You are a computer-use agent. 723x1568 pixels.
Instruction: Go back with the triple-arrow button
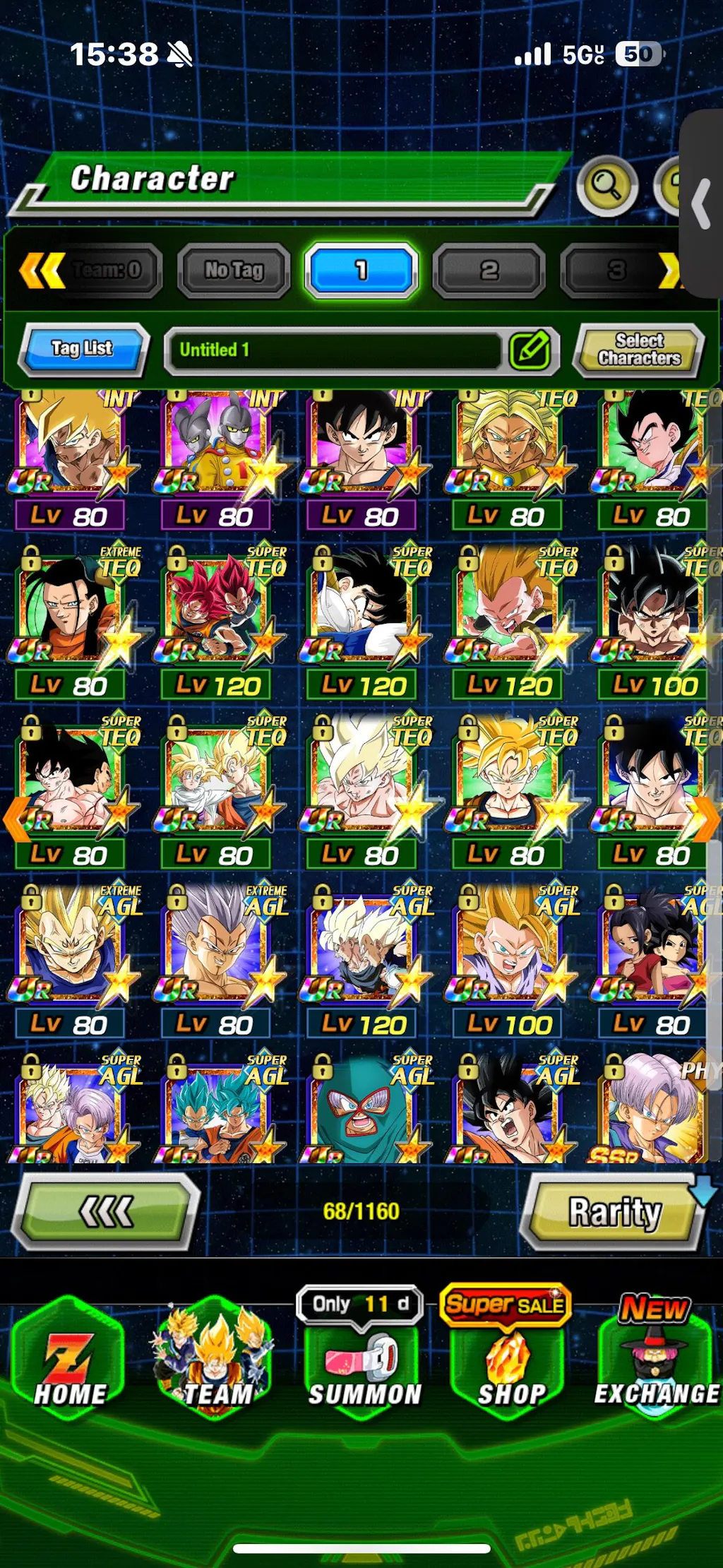click(107, 1212)
